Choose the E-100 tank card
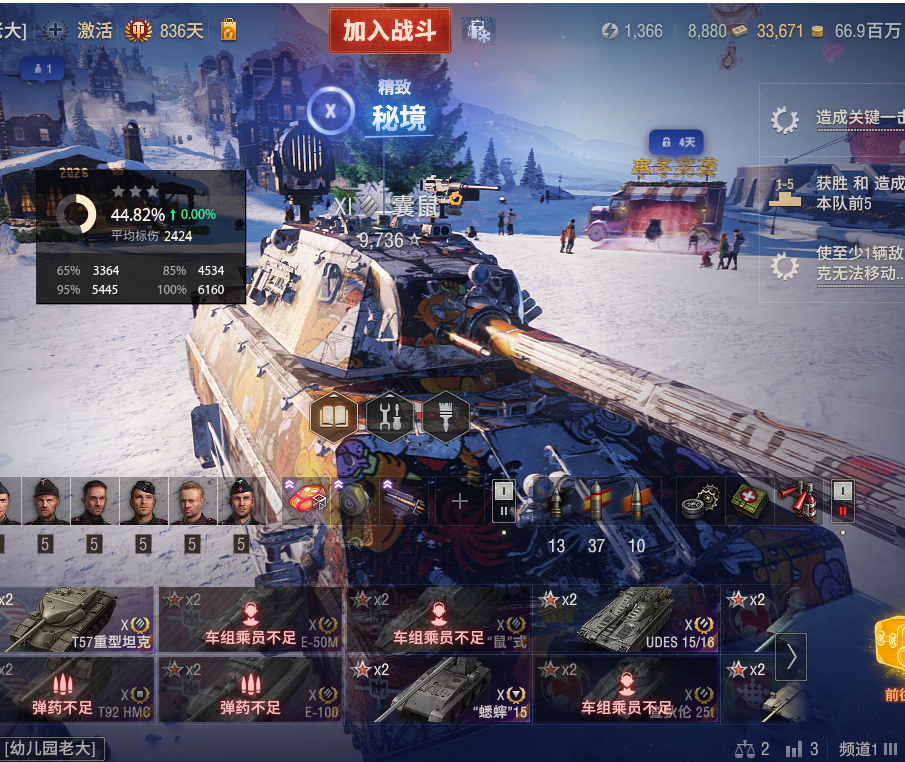The width and height of the screenshot is (905, 762). 251,689
